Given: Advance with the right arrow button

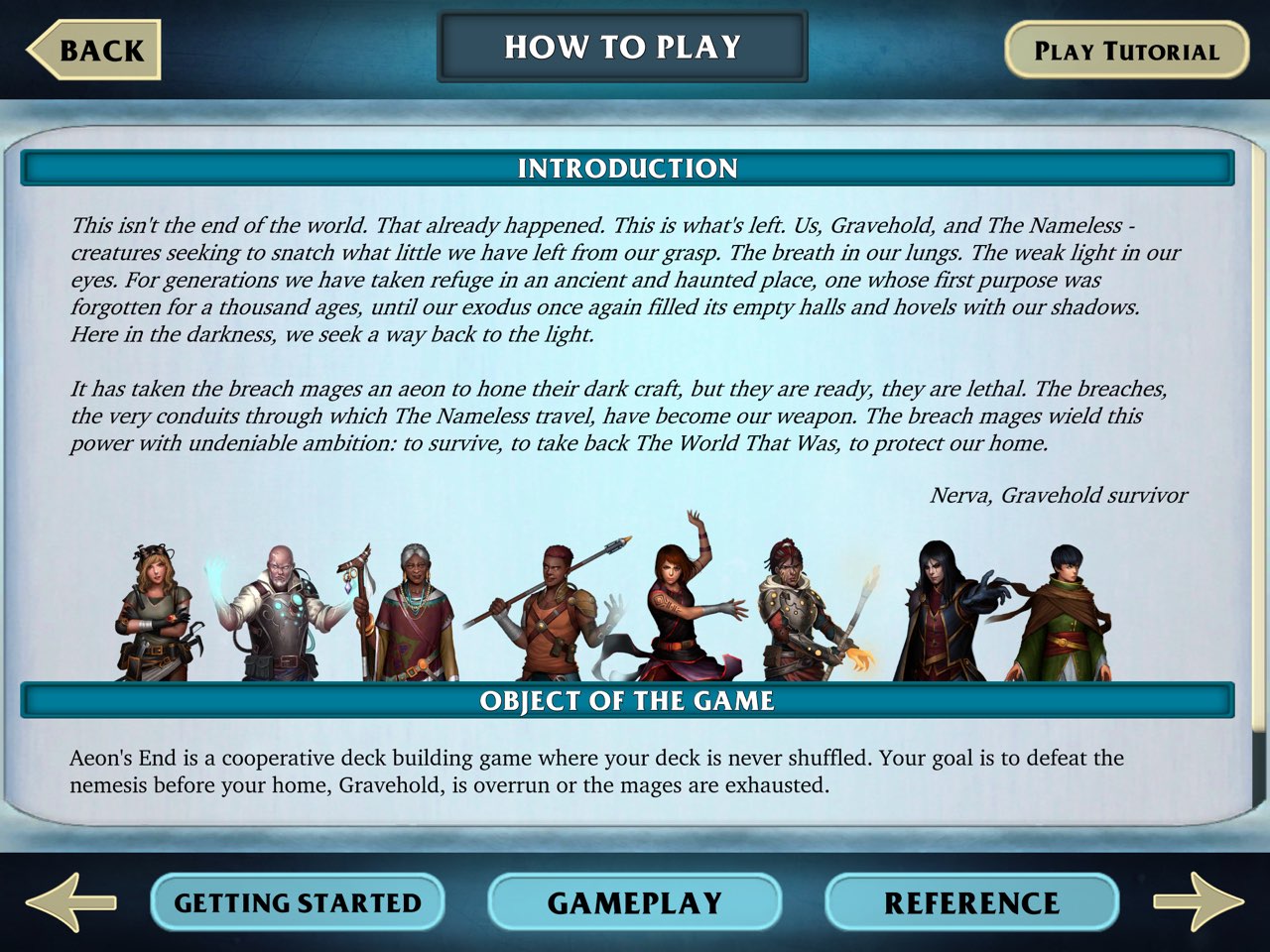Looking at the screenshot, I should (x=1198, y=901).
